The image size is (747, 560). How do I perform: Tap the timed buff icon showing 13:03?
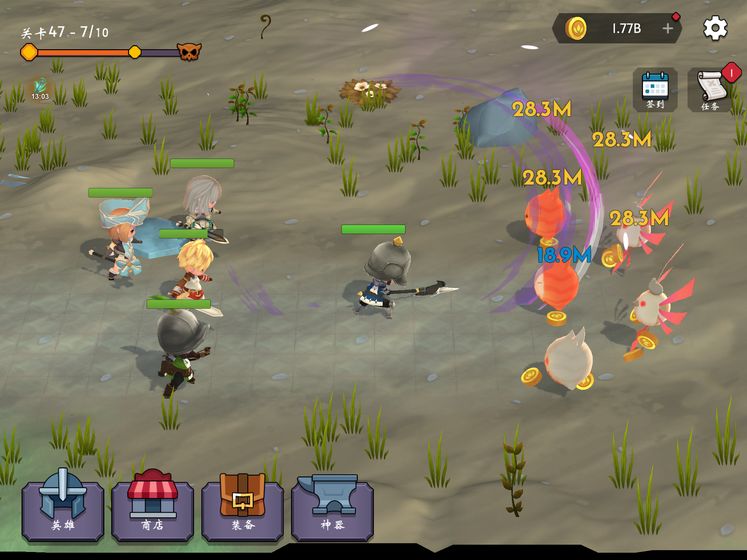coord(40,88)
